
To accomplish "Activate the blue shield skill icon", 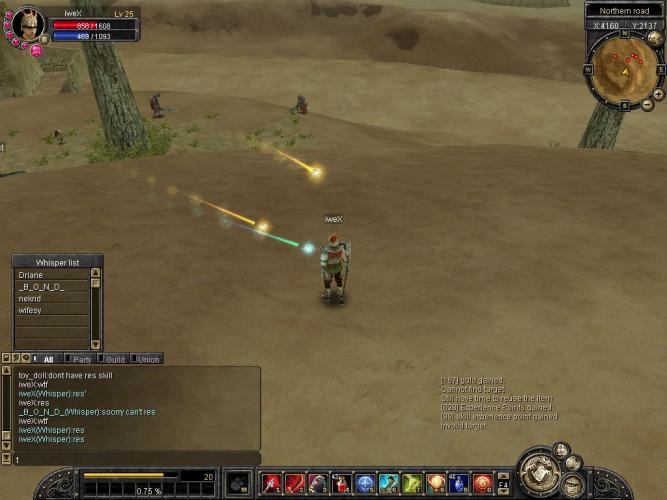I will coord(366,484).
